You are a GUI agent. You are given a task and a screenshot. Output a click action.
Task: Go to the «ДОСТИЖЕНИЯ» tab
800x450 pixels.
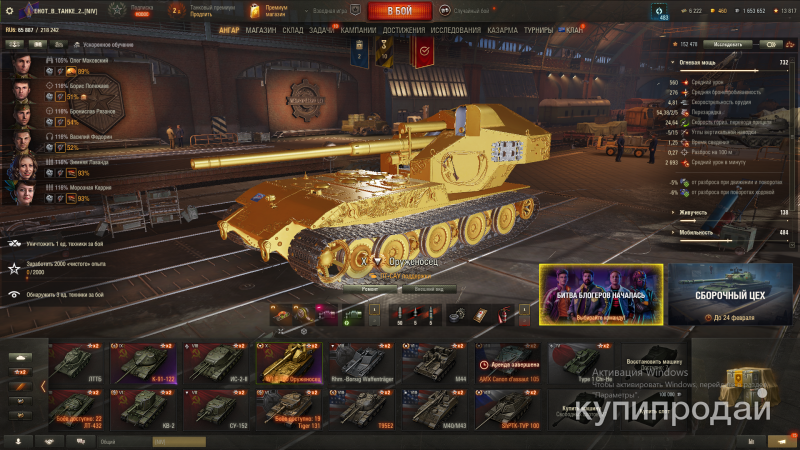[403, 30]
